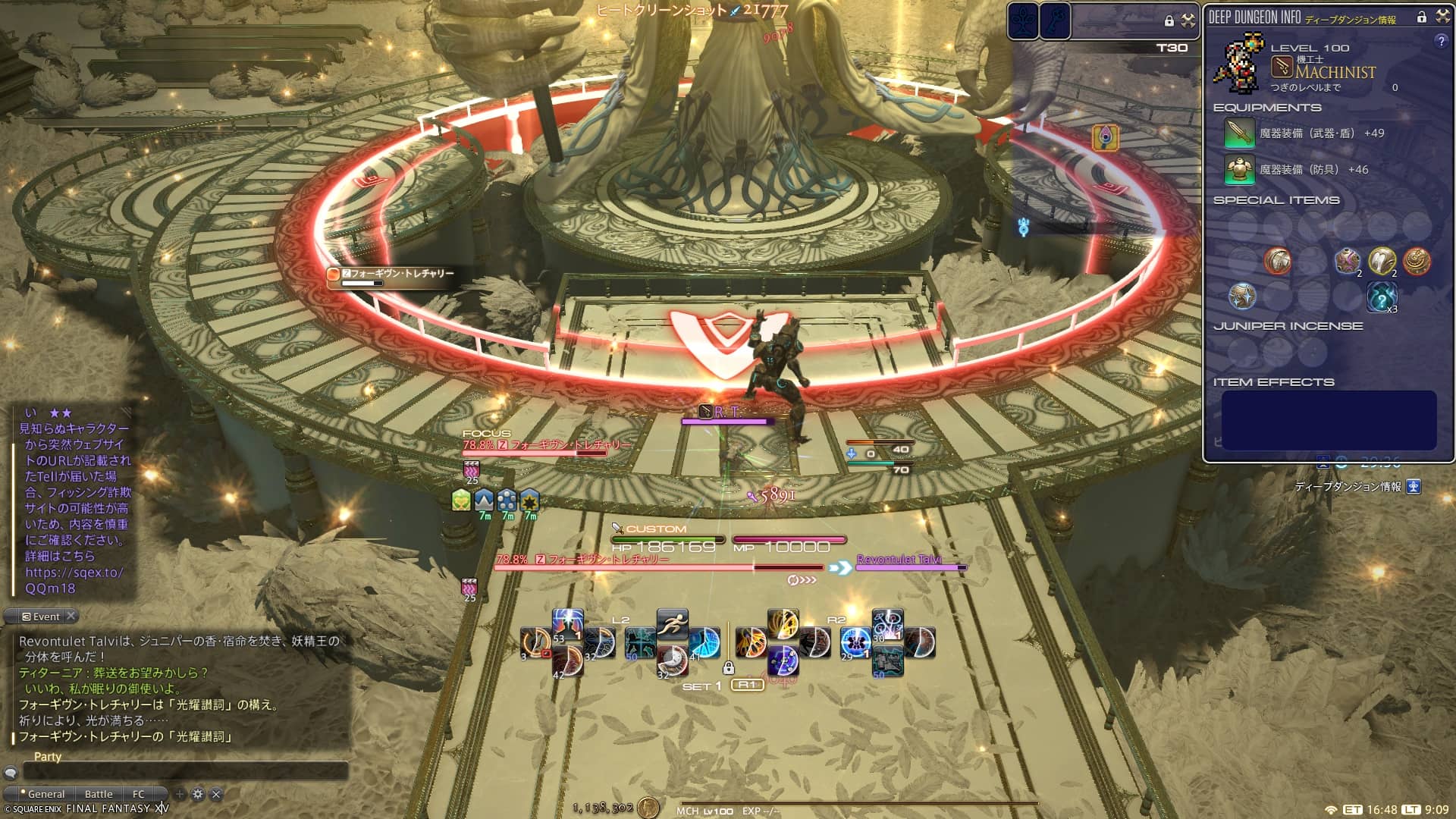Switch to the FC chat tab

(x=138, y=794)
